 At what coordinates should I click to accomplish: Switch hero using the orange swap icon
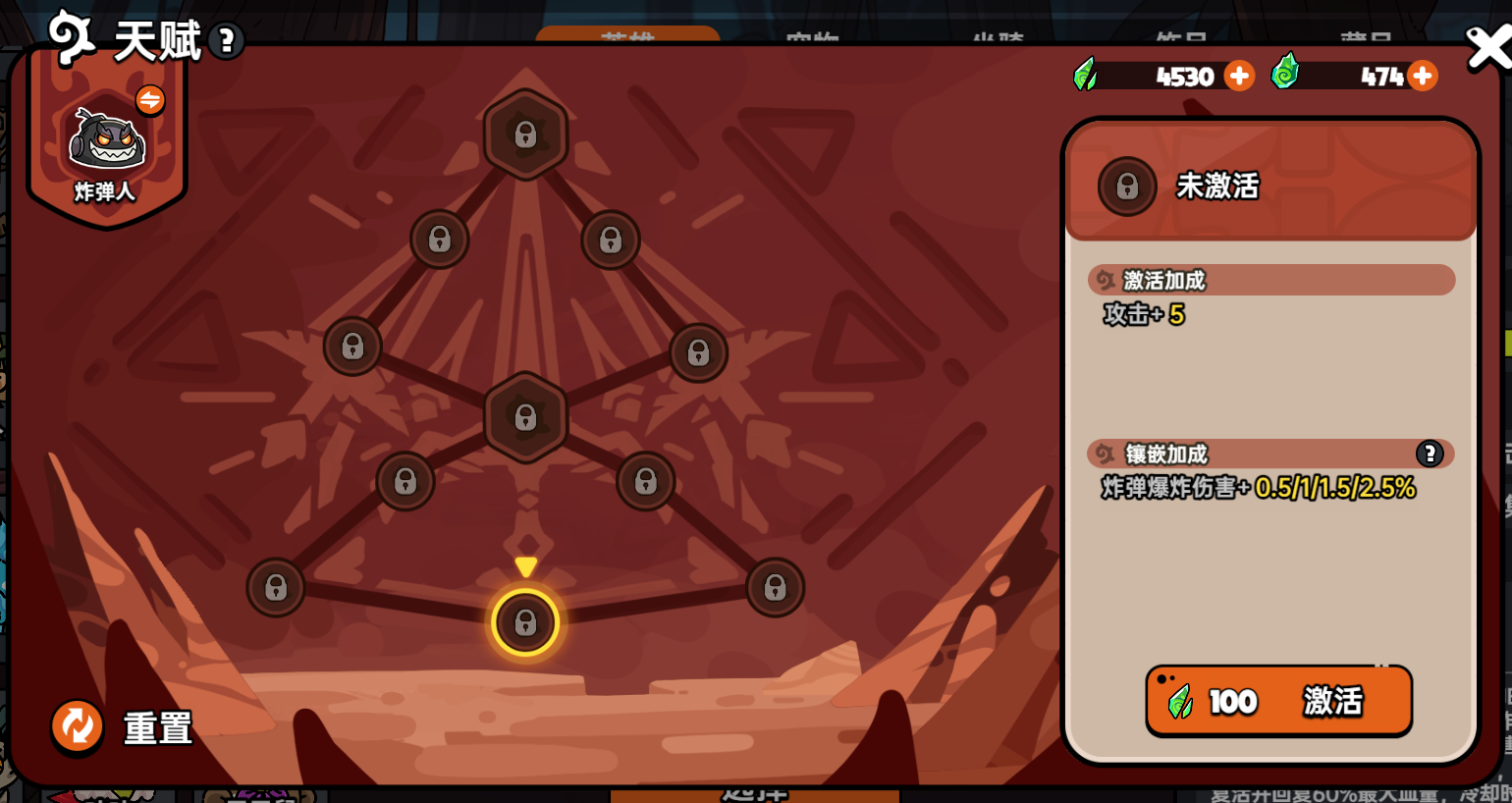click(150, 99)
